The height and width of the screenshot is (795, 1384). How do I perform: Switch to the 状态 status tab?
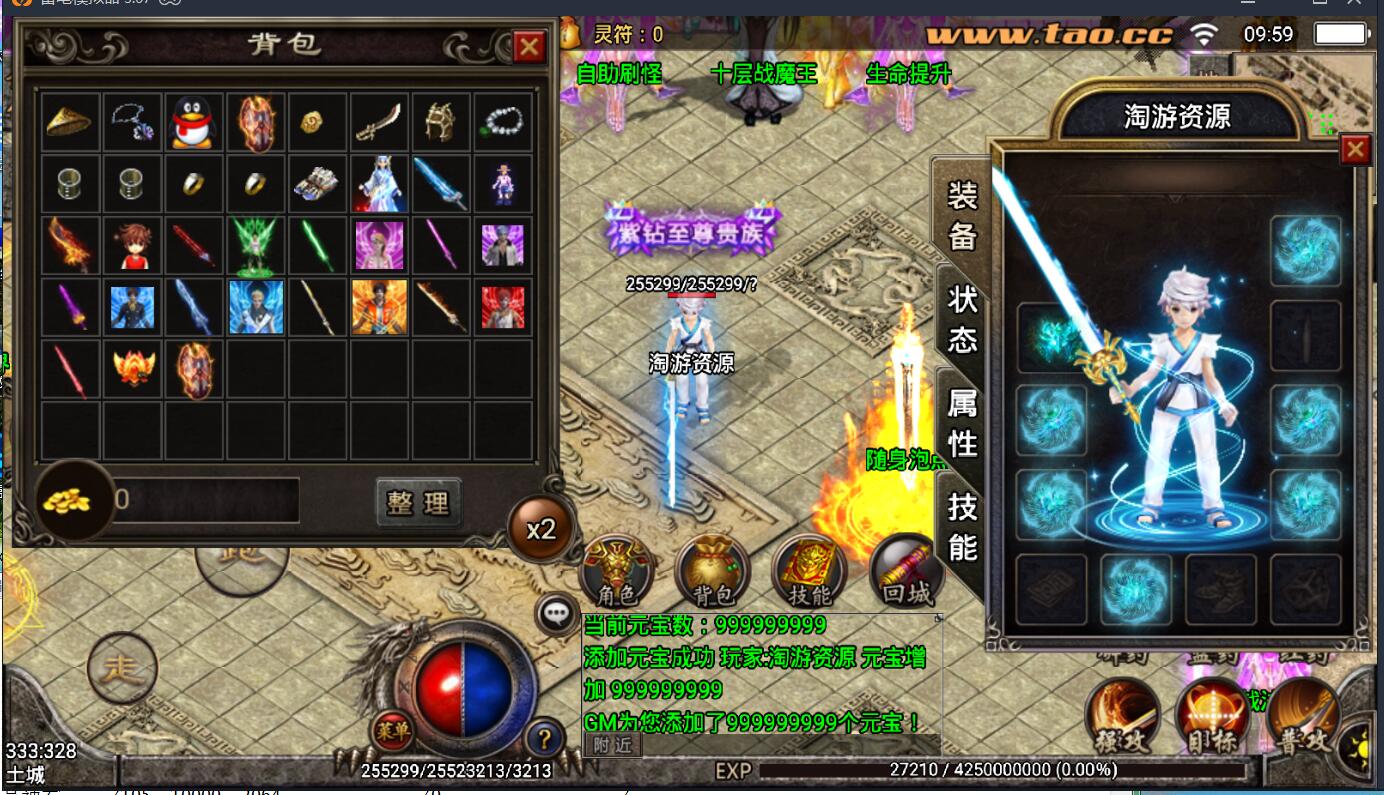pos(962,319)
